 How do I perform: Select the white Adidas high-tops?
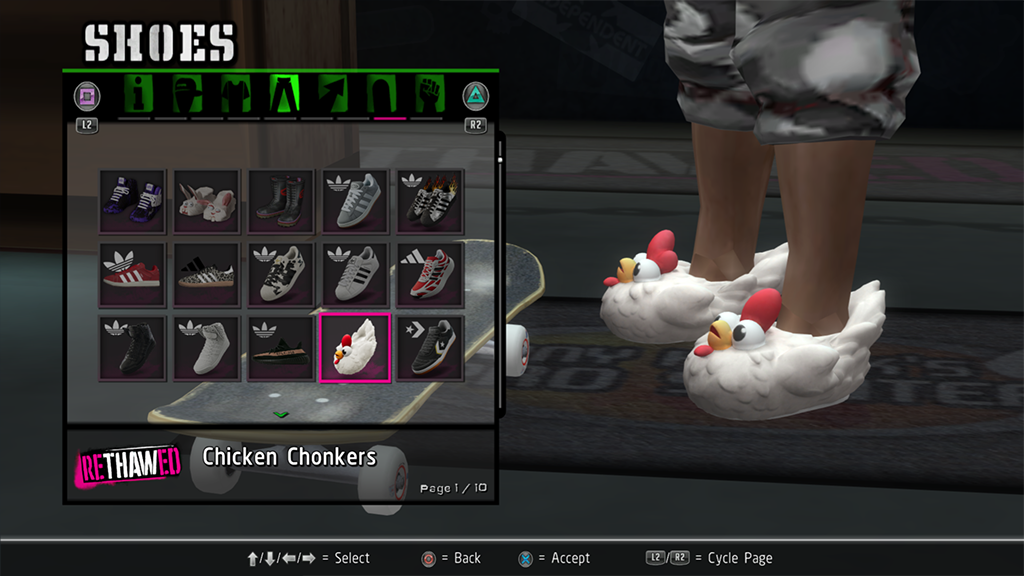(x=207, y=348)
